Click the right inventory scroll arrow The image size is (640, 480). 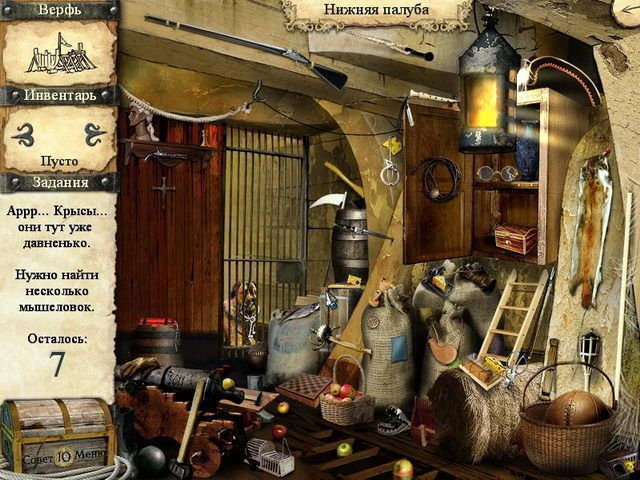point(96,131)
